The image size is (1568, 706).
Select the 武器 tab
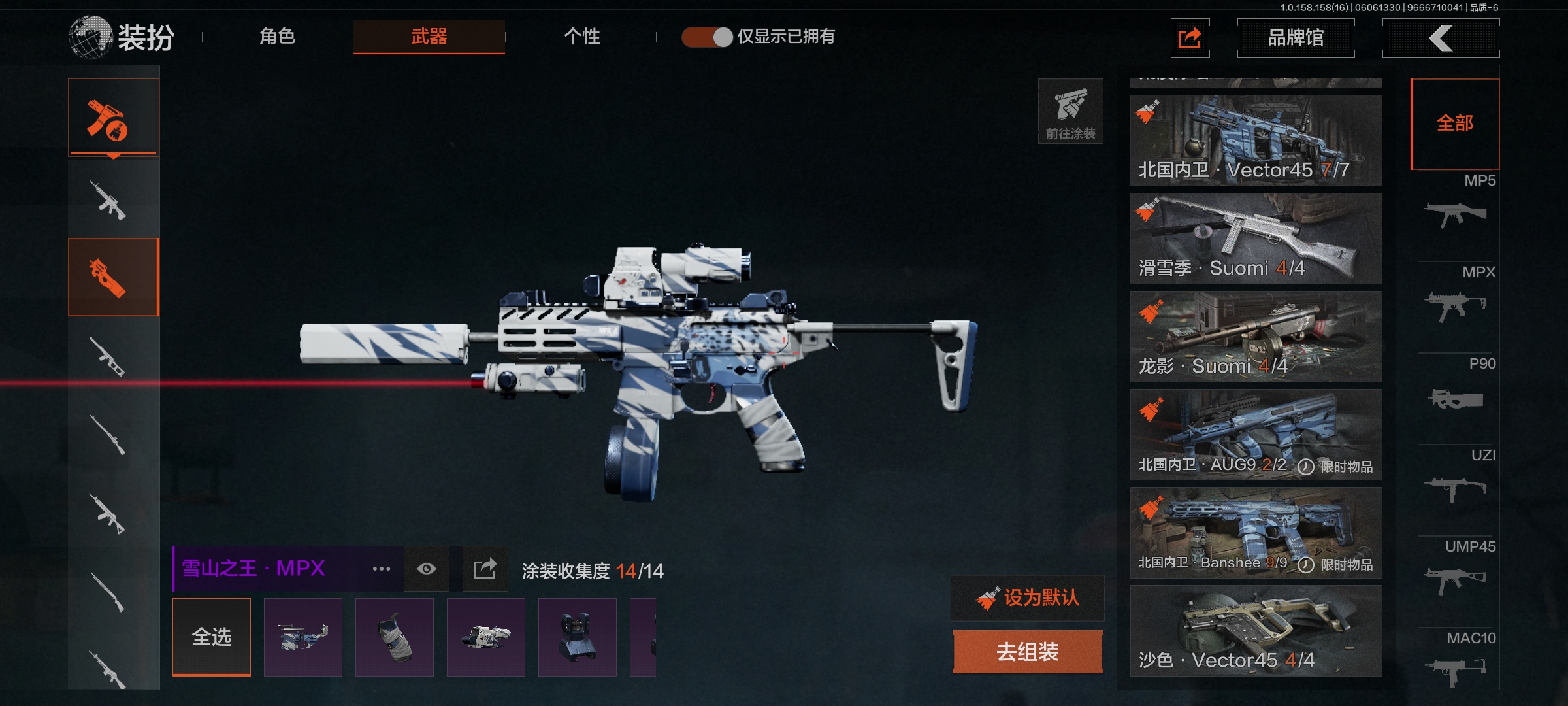(x=429, y=37)
